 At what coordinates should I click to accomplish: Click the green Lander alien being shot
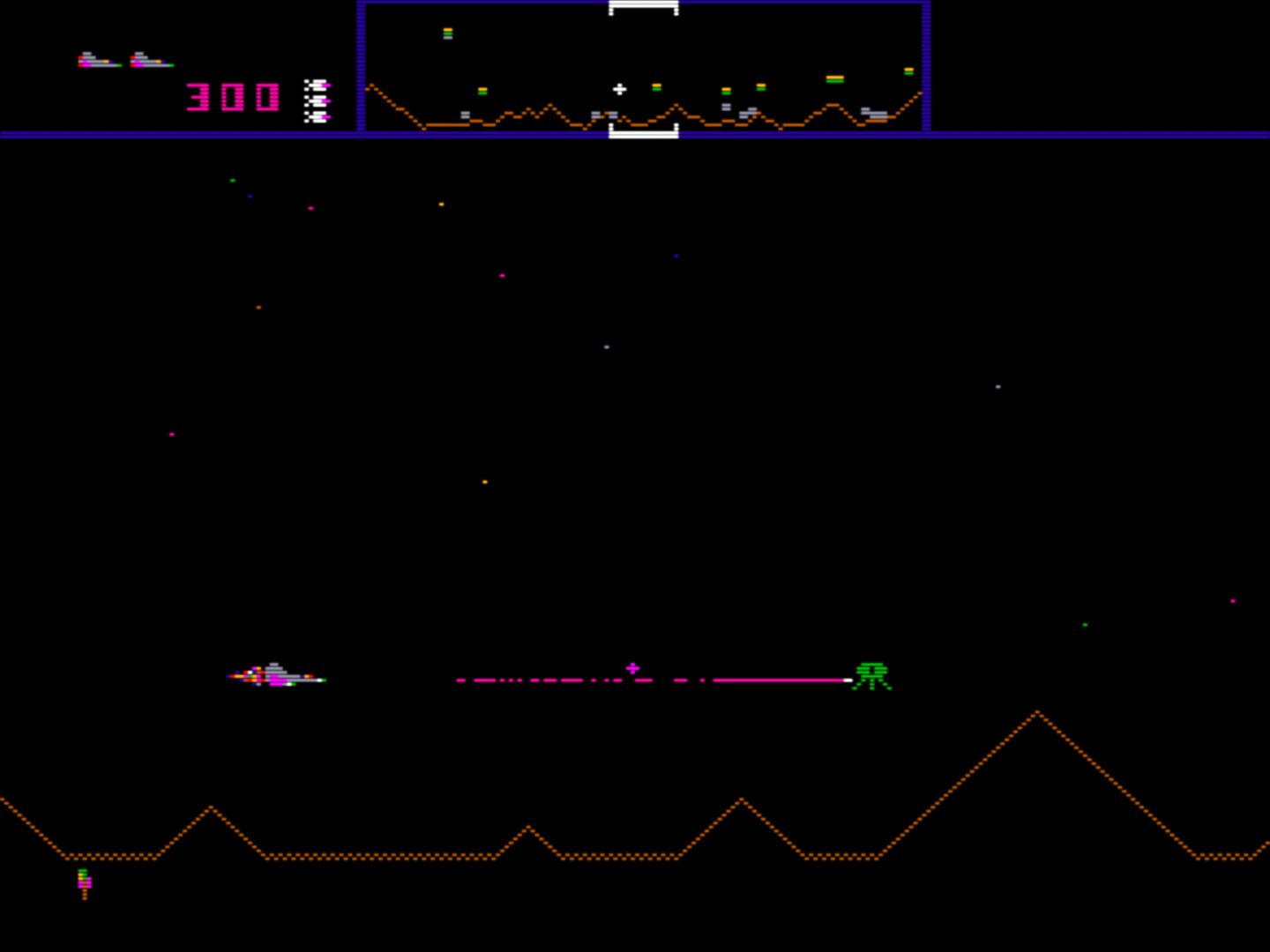click(x=871, y=677)
